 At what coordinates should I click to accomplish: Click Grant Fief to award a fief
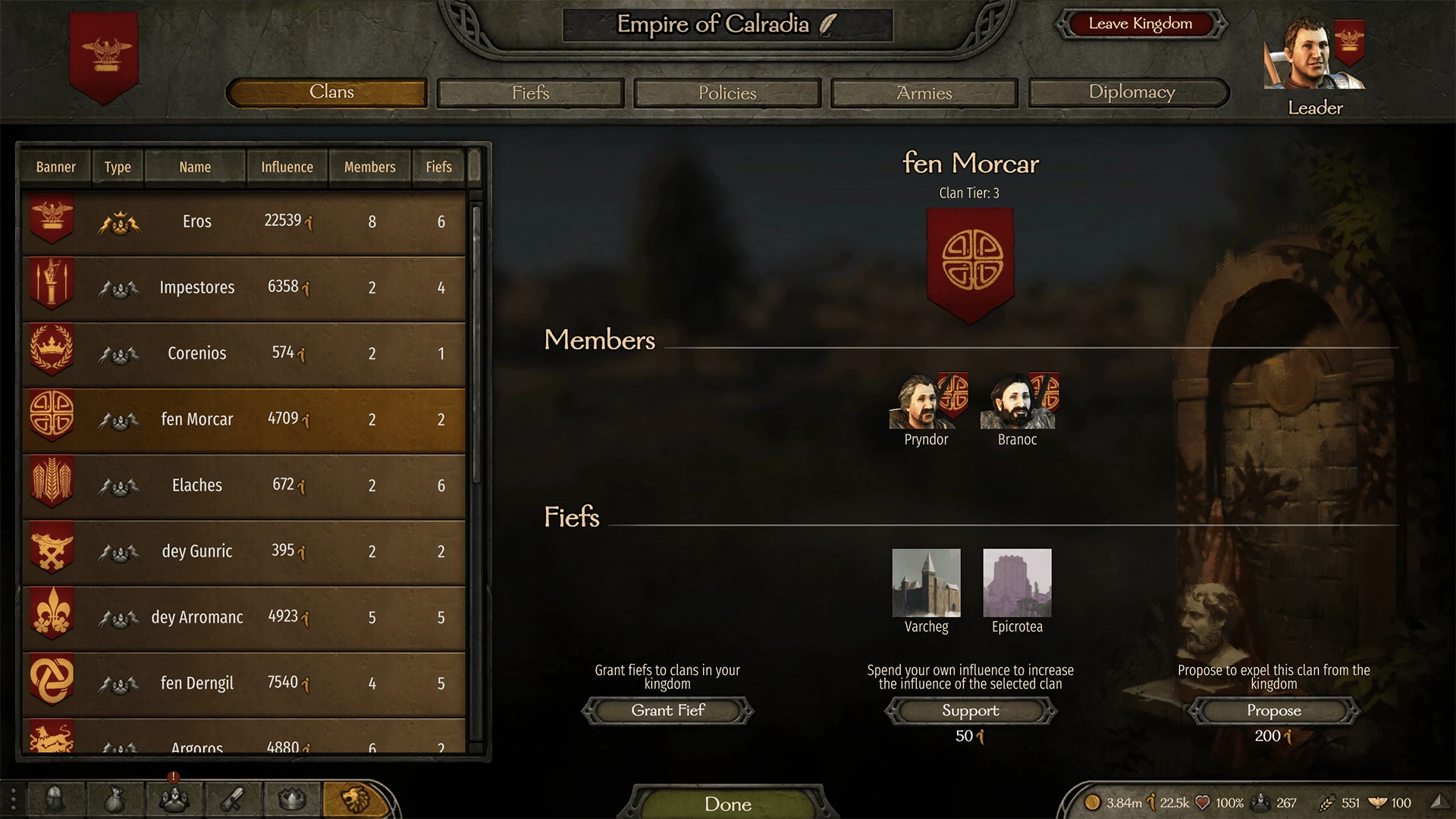point(667,711)
